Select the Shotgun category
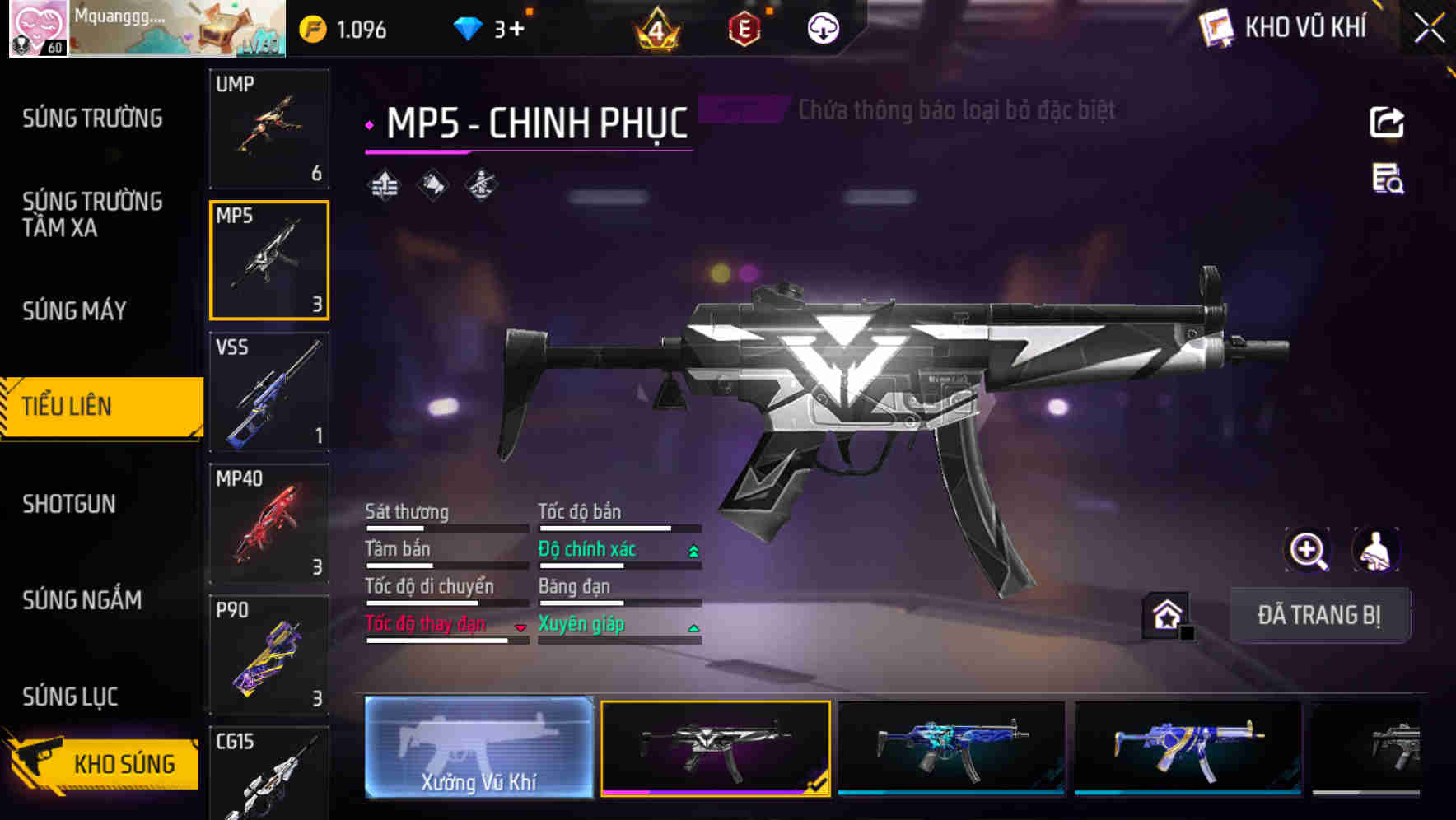 tap(69, 504)
